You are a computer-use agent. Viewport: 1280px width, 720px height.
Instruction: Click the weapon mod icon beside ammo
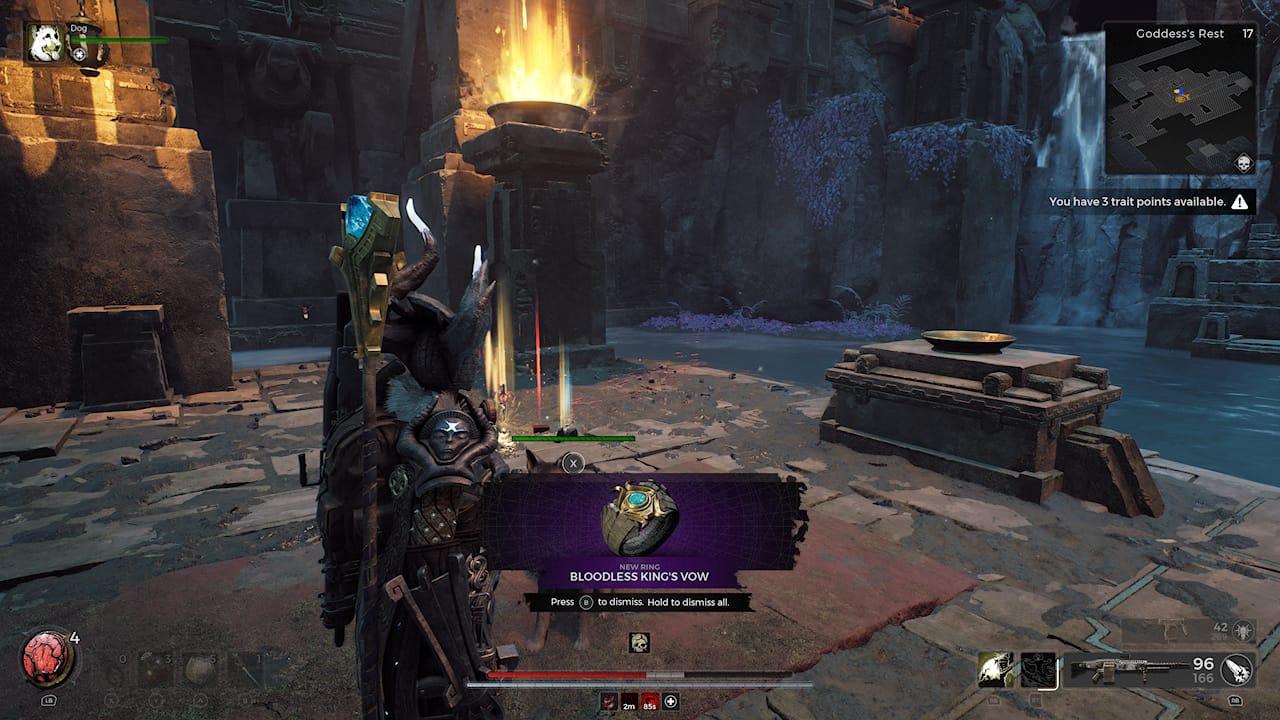coord(1236,670)
